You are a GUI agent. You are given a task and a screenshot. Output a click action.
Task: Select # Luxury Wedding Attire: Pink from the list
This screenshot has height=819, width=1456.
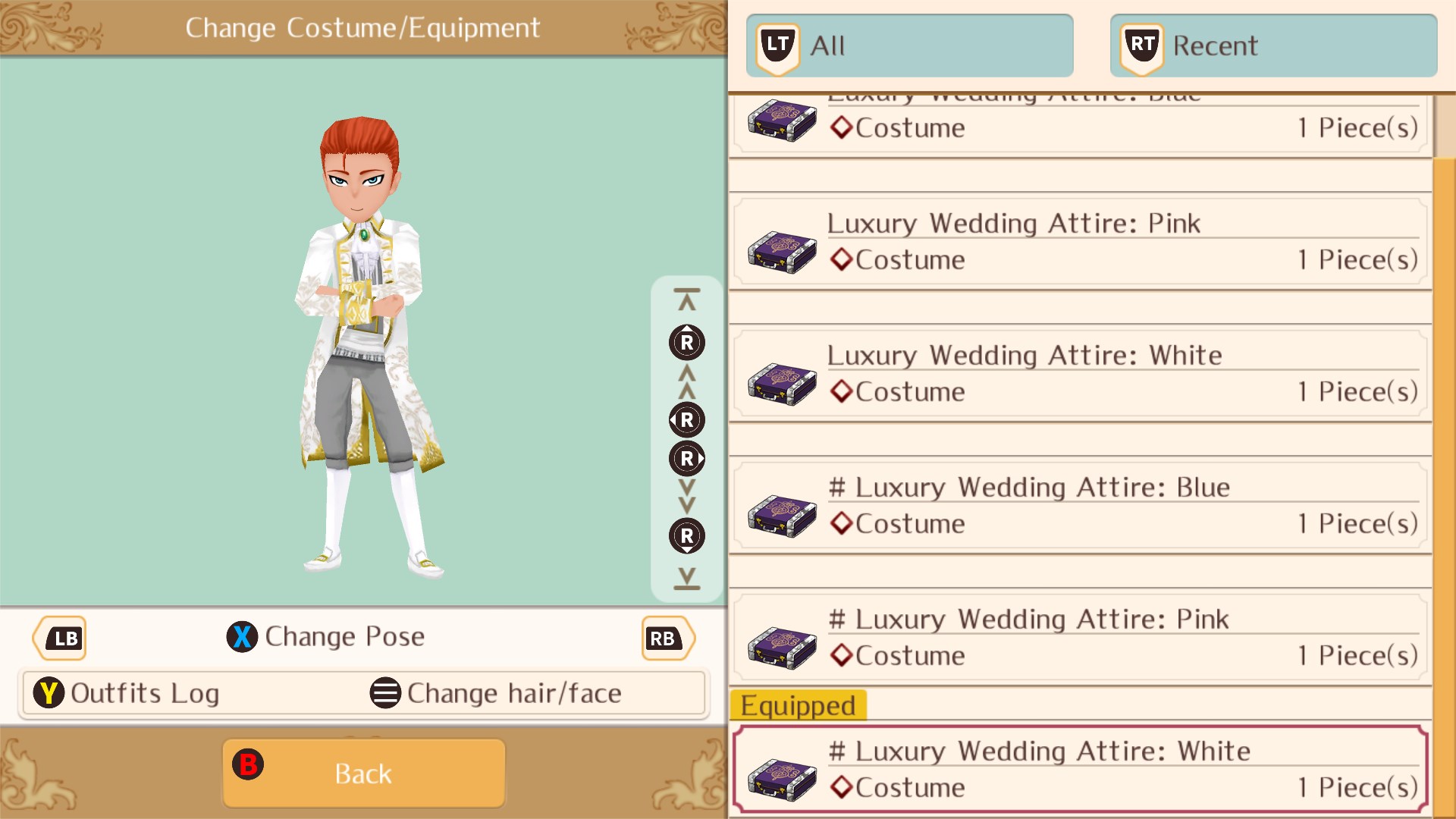tap(1077, 637)
